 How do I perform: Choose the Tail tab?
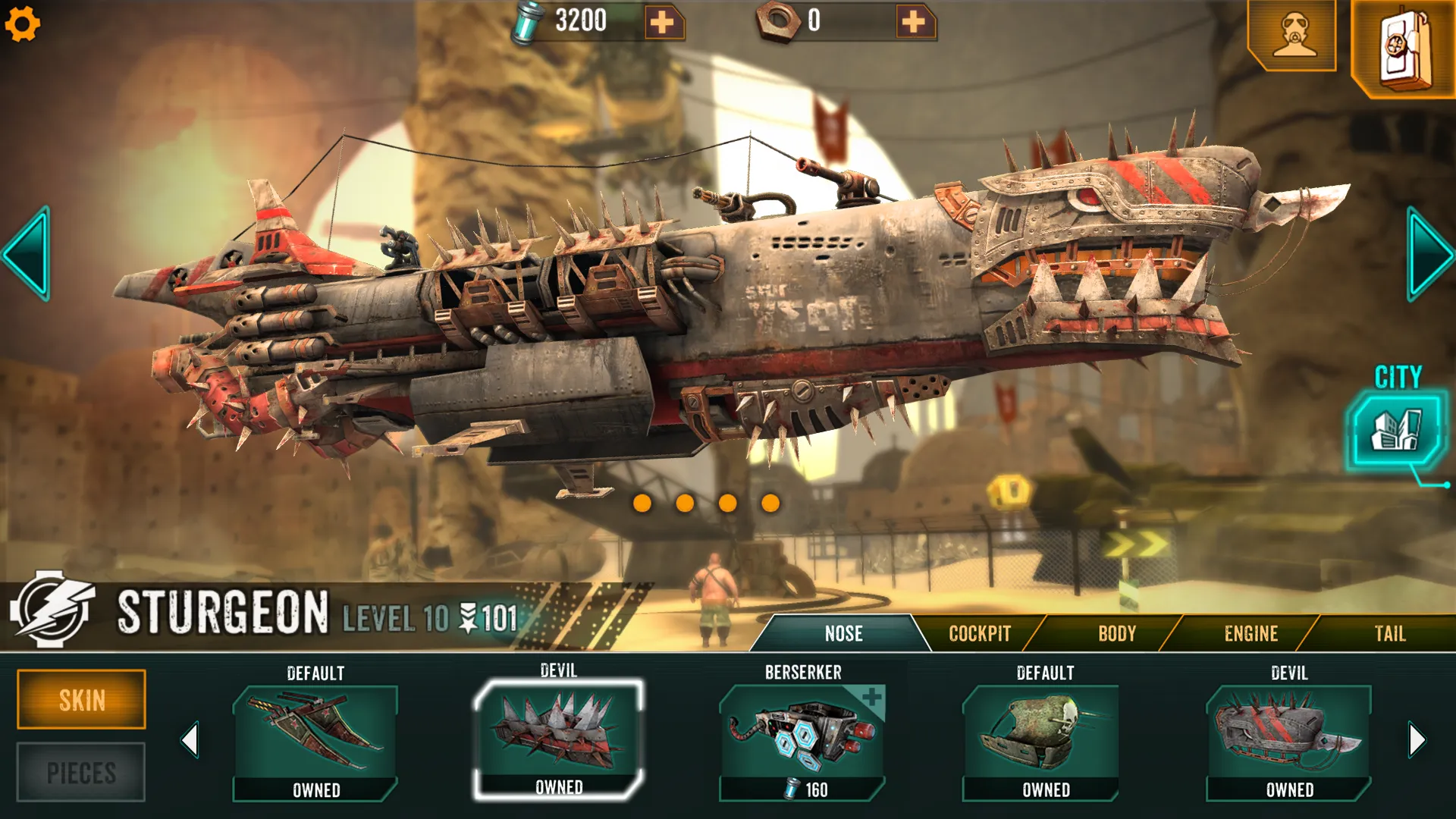(x=1389, y=634)
